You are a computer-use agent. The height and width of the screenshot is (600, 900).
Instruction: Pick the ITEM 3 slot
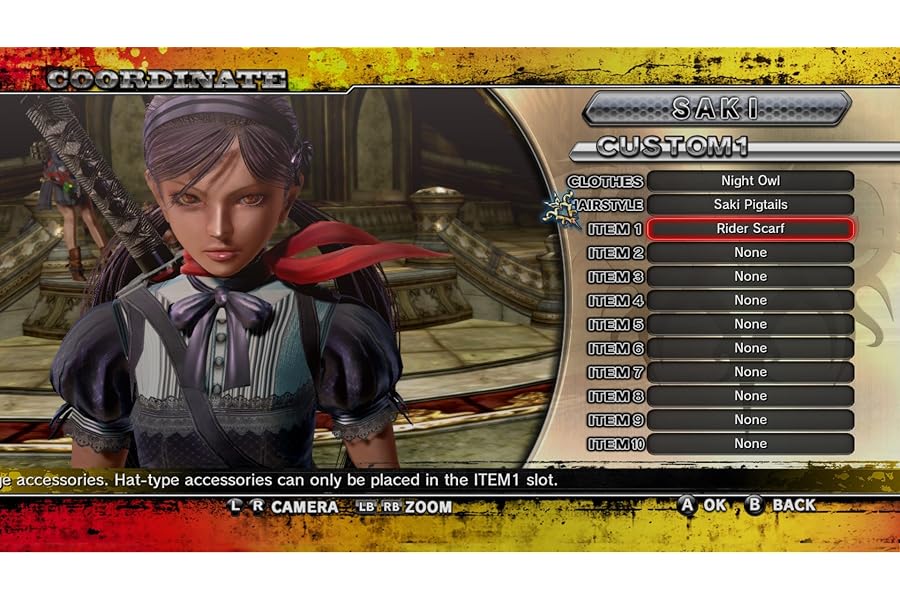[750, 277]
